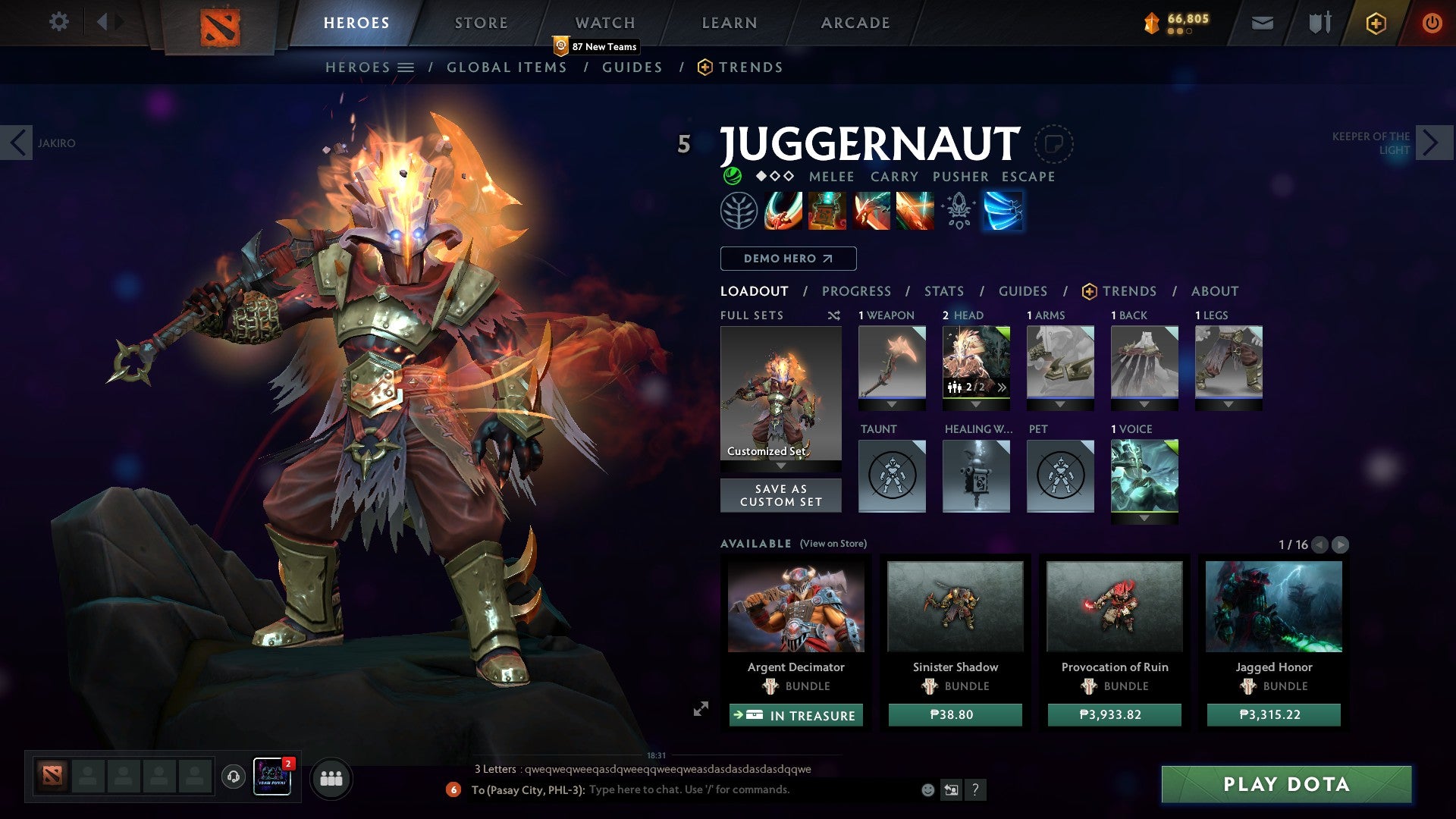
Task: Toggle the Taunt slot to empty
Action: [x=892, y=476]
